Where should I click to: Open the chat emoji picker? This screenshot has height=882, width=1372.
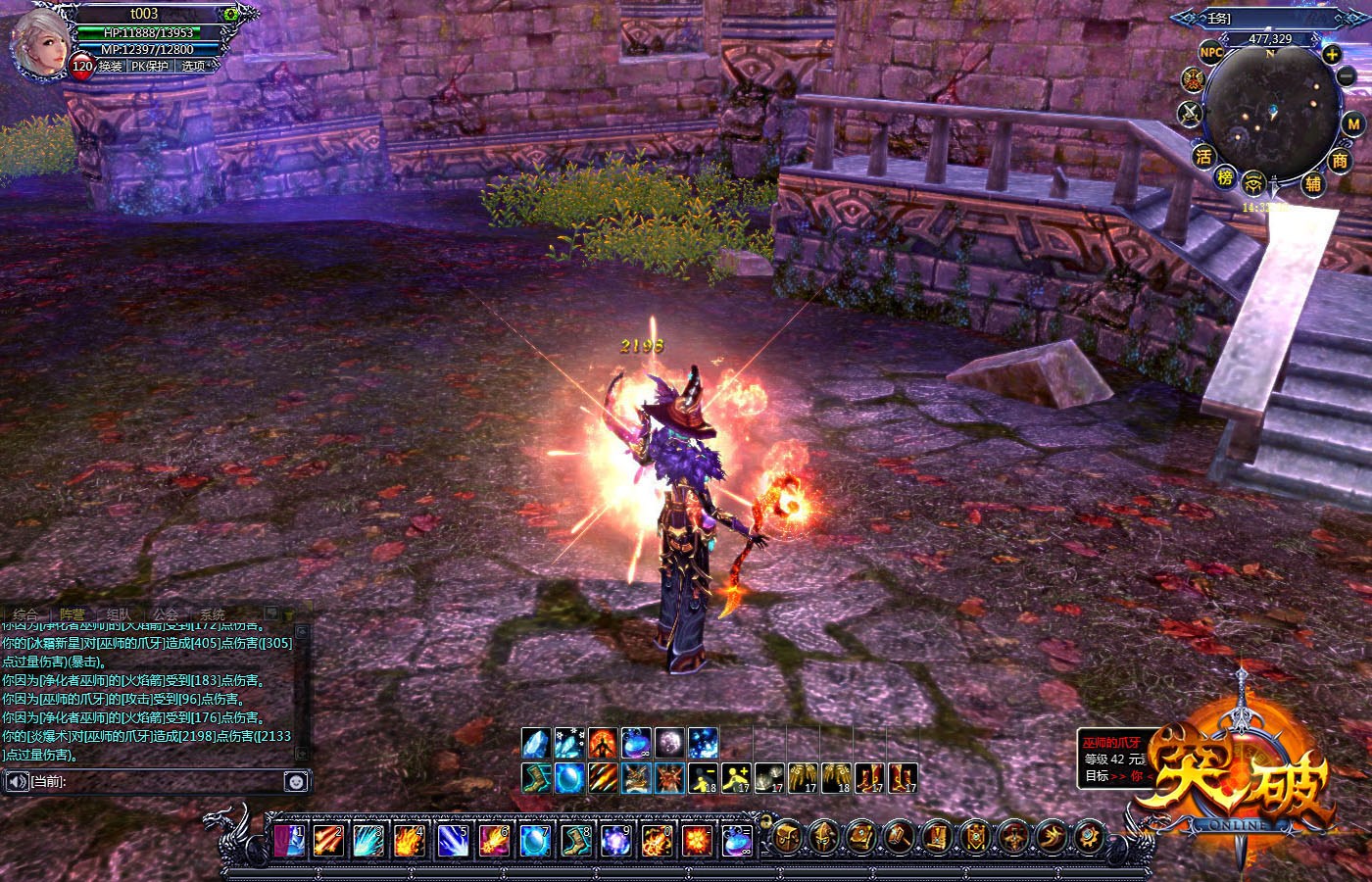click(296, 781)
